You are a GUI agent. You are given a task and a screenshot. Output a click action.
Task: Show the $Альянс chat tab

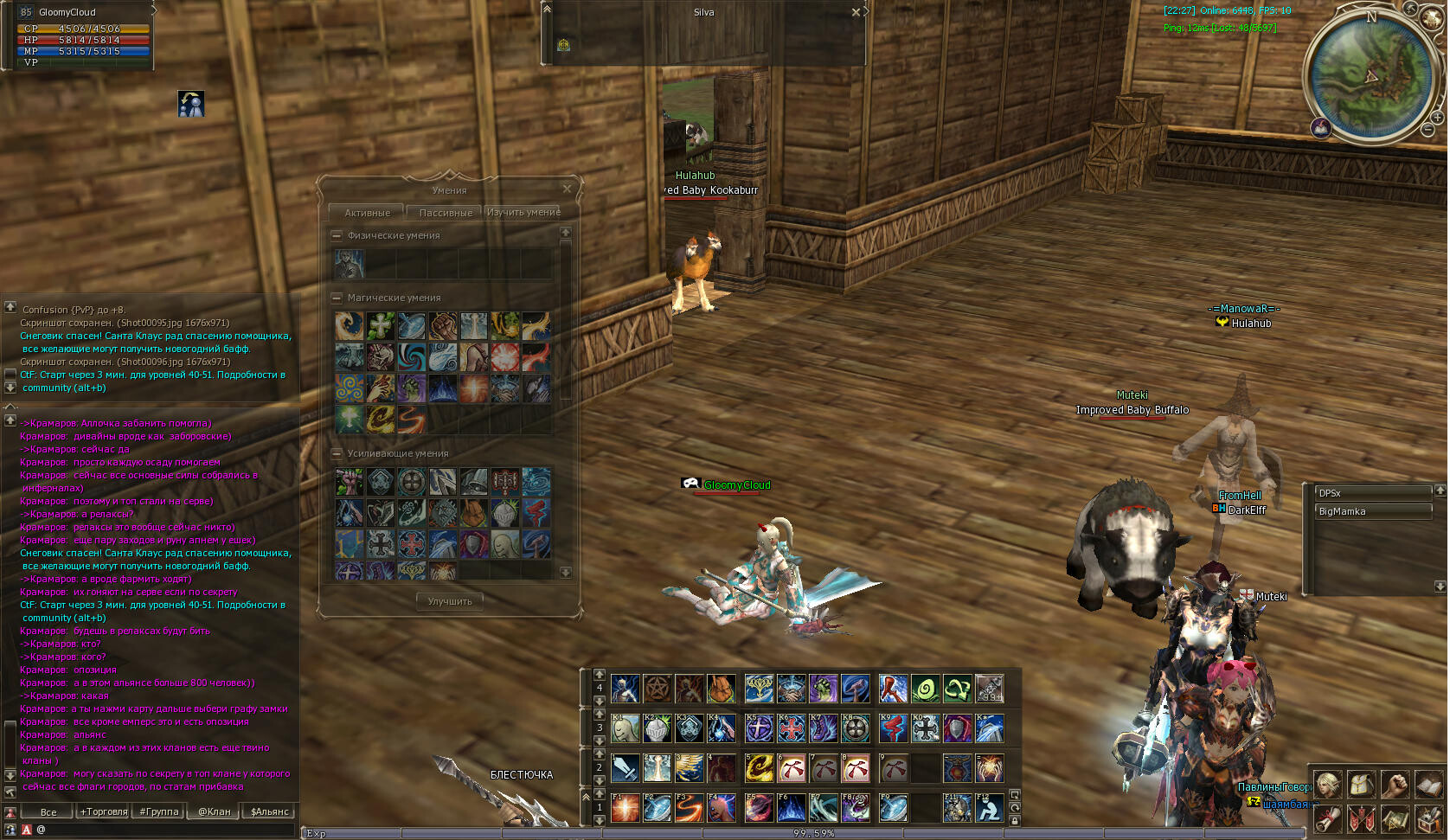[x=270, y=811]
